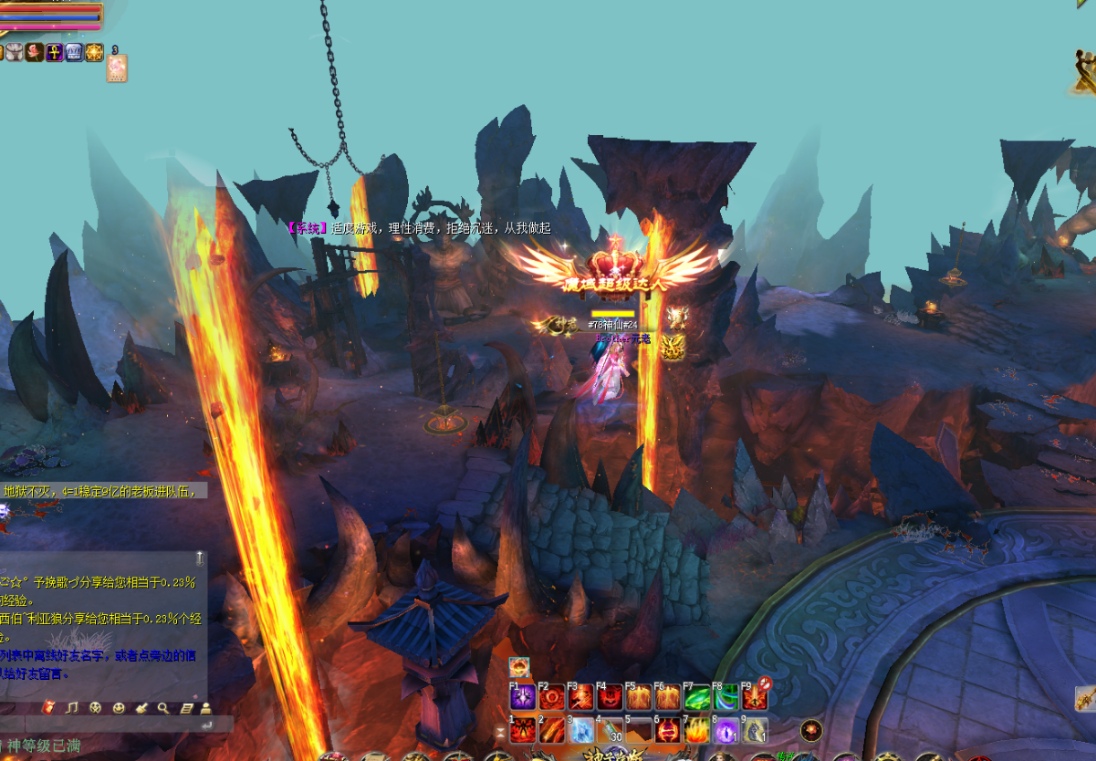Cast the yellow flame skill in slot 7

pyautogui.click(x=698, y=731)
